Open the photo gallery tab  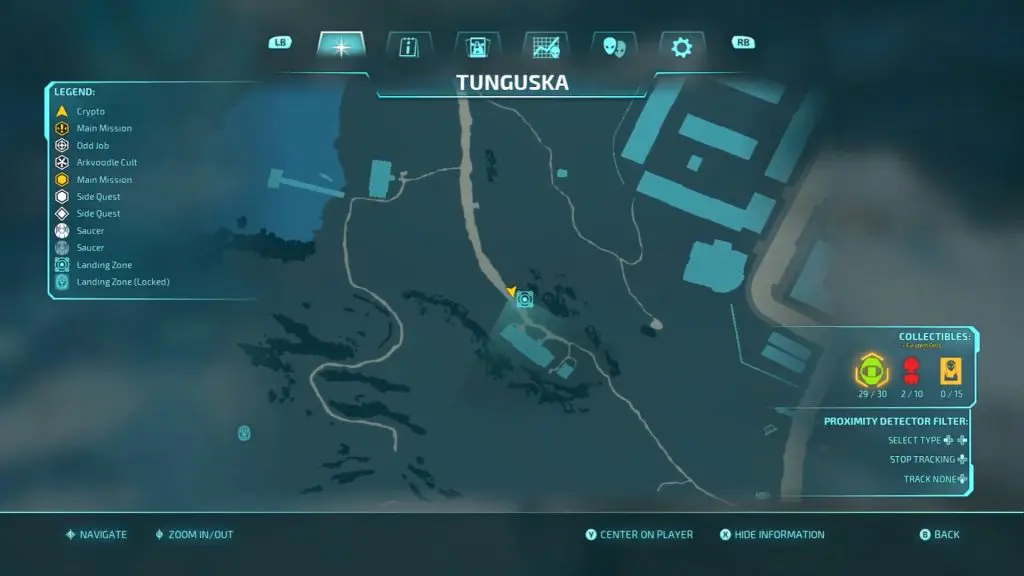pyautogui.click(x=477, y=47)
